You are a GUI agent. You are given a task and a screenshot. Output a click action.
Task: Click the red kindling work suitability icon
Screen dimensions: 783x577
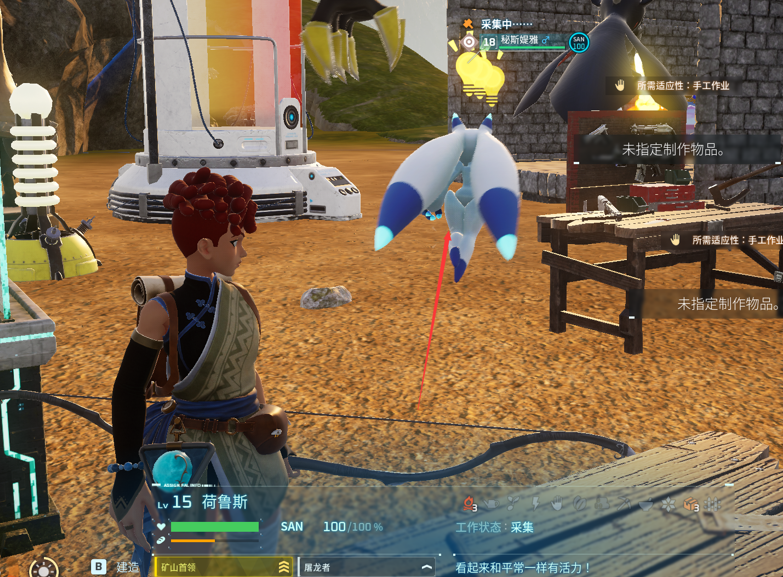click(469, 505)
